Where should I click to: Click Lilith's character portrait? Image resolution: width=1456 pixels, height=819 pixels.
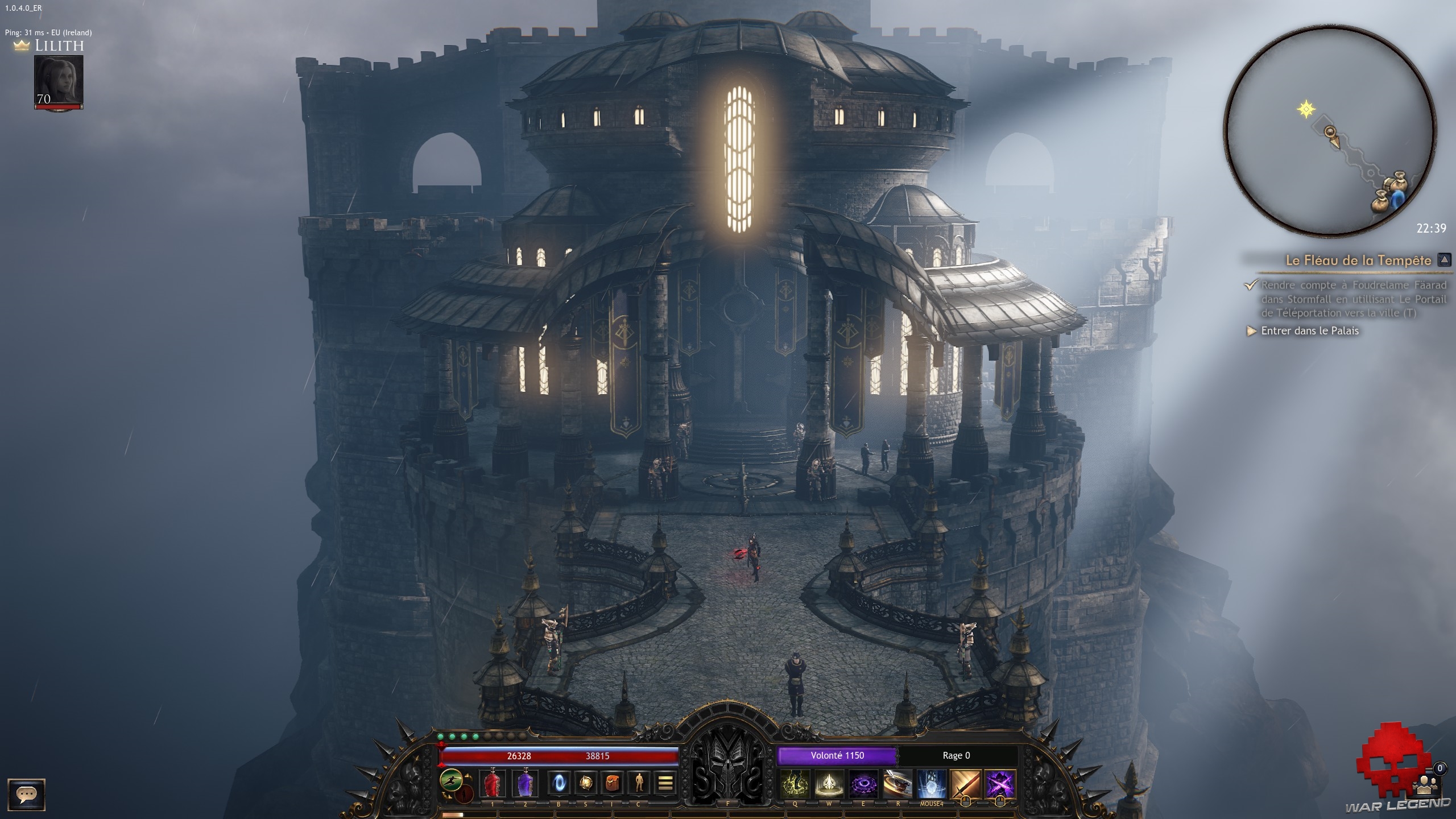[x=59, y=81]
